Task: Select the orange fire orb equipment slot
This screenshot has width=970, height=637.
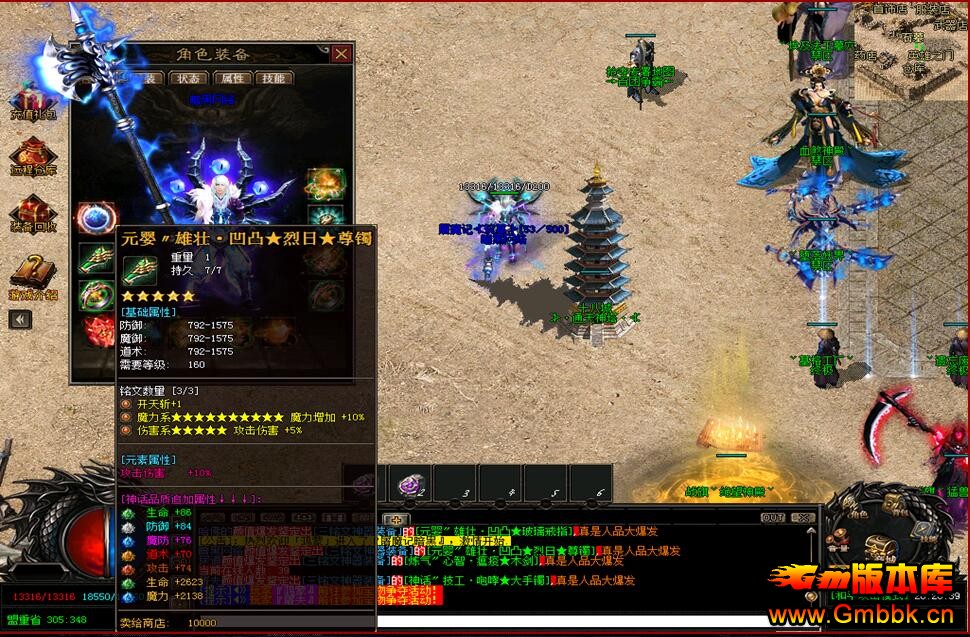Action: tap(325, 183)
